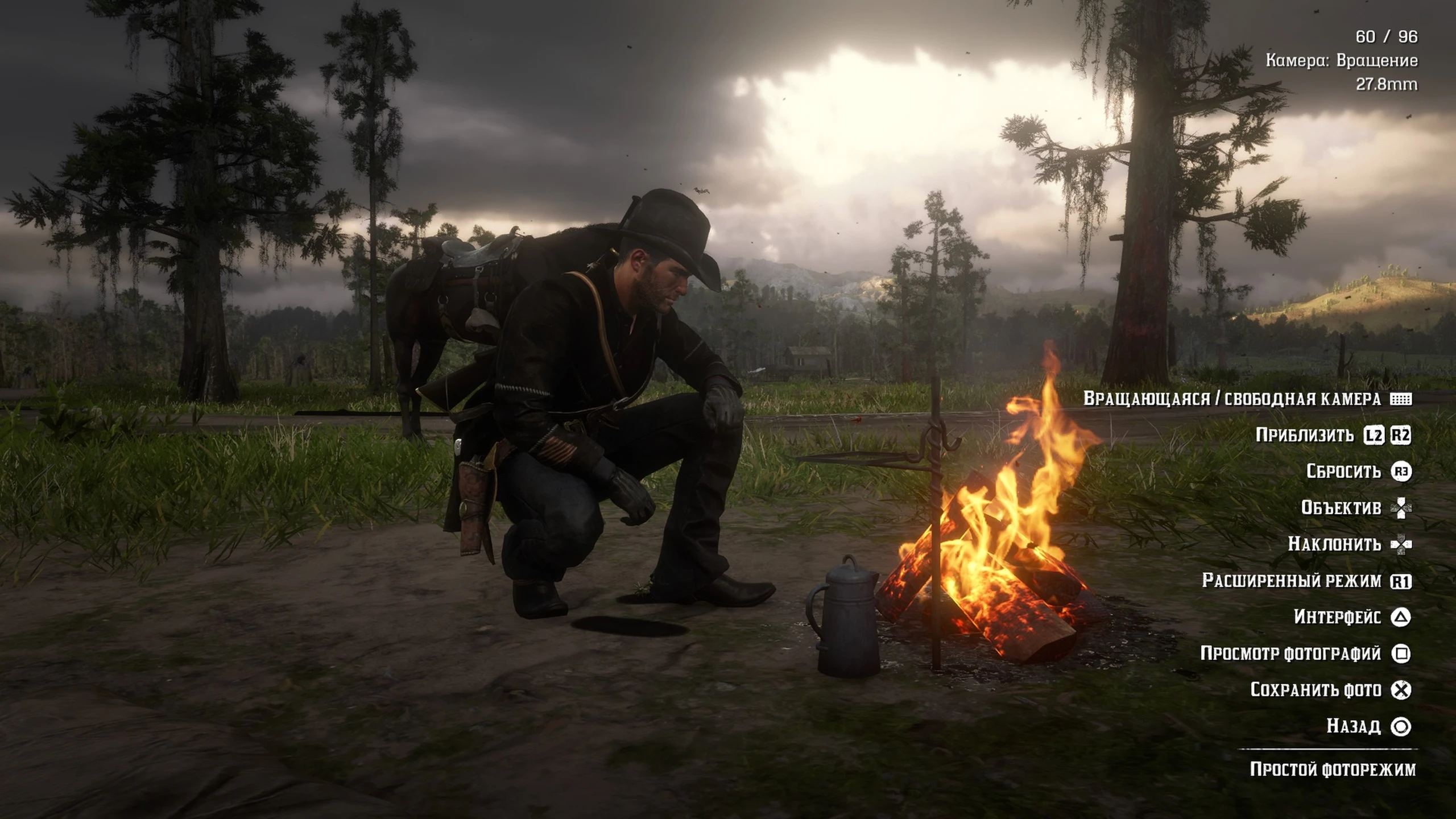The image size is (1456, 819).
Task: Select the L2 trigger icon for Приблизить
Action: 1386,435
